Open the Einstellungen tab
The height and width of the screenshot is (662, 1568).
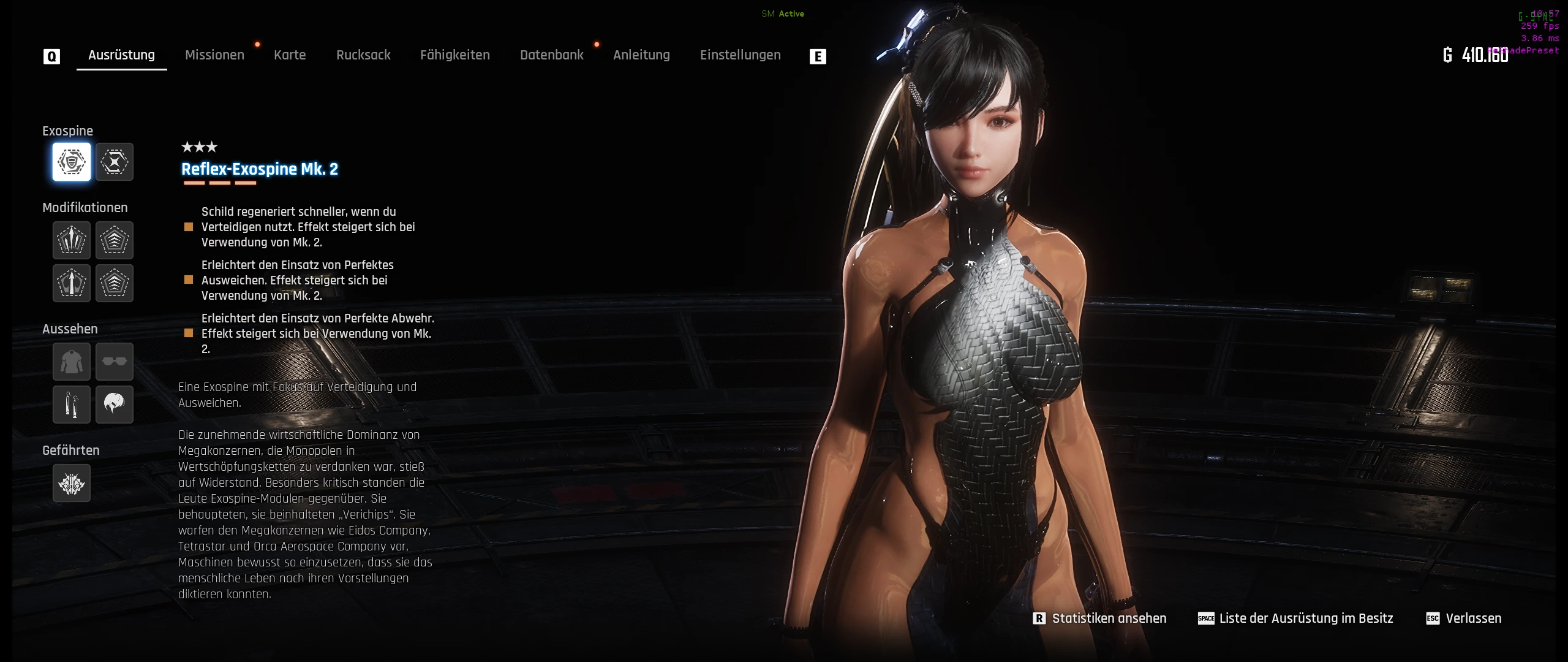click(x=740, y=55)
